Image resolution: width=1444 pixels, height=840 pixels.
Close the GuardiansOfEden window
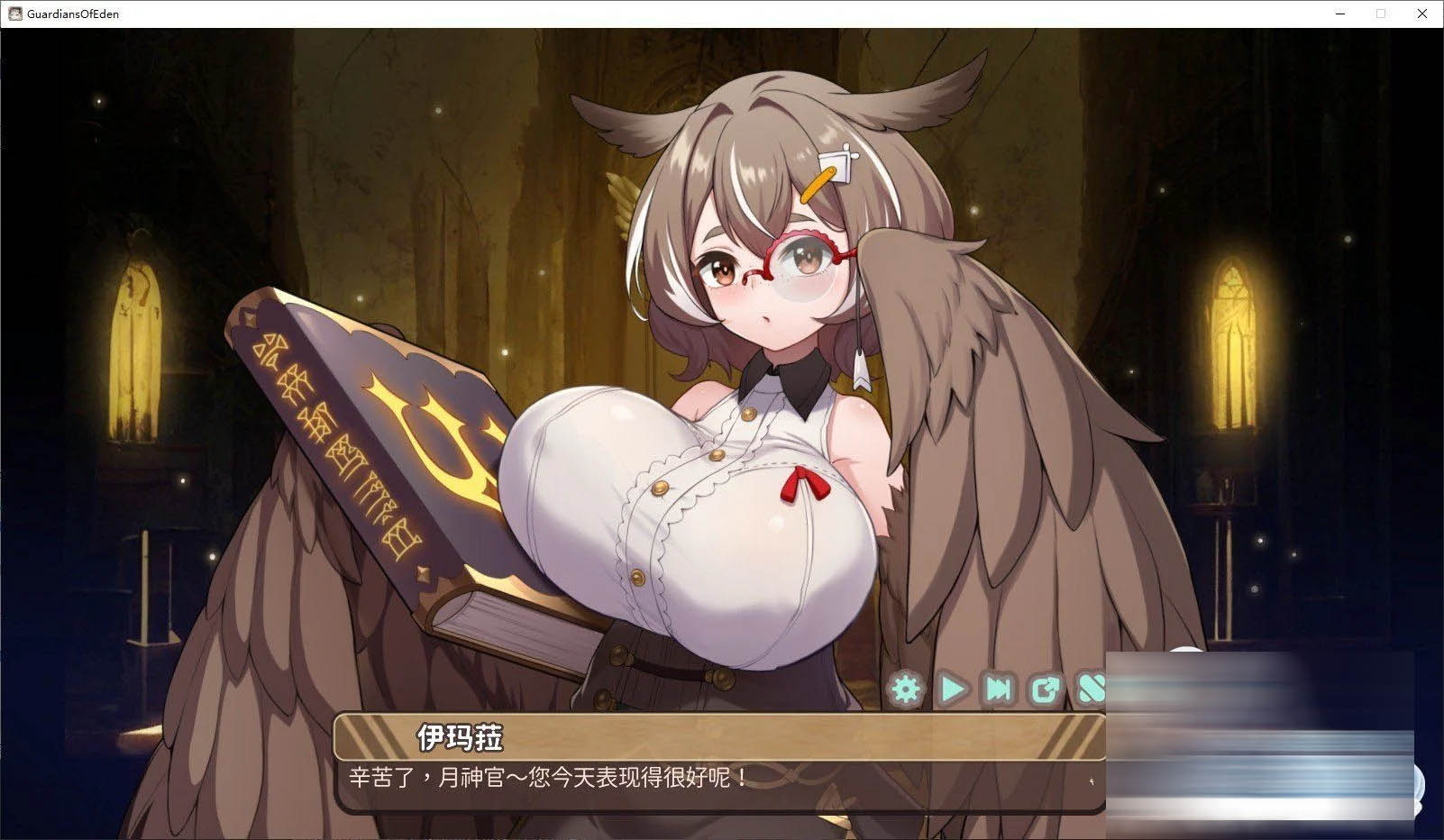(x=1422, y=14)
